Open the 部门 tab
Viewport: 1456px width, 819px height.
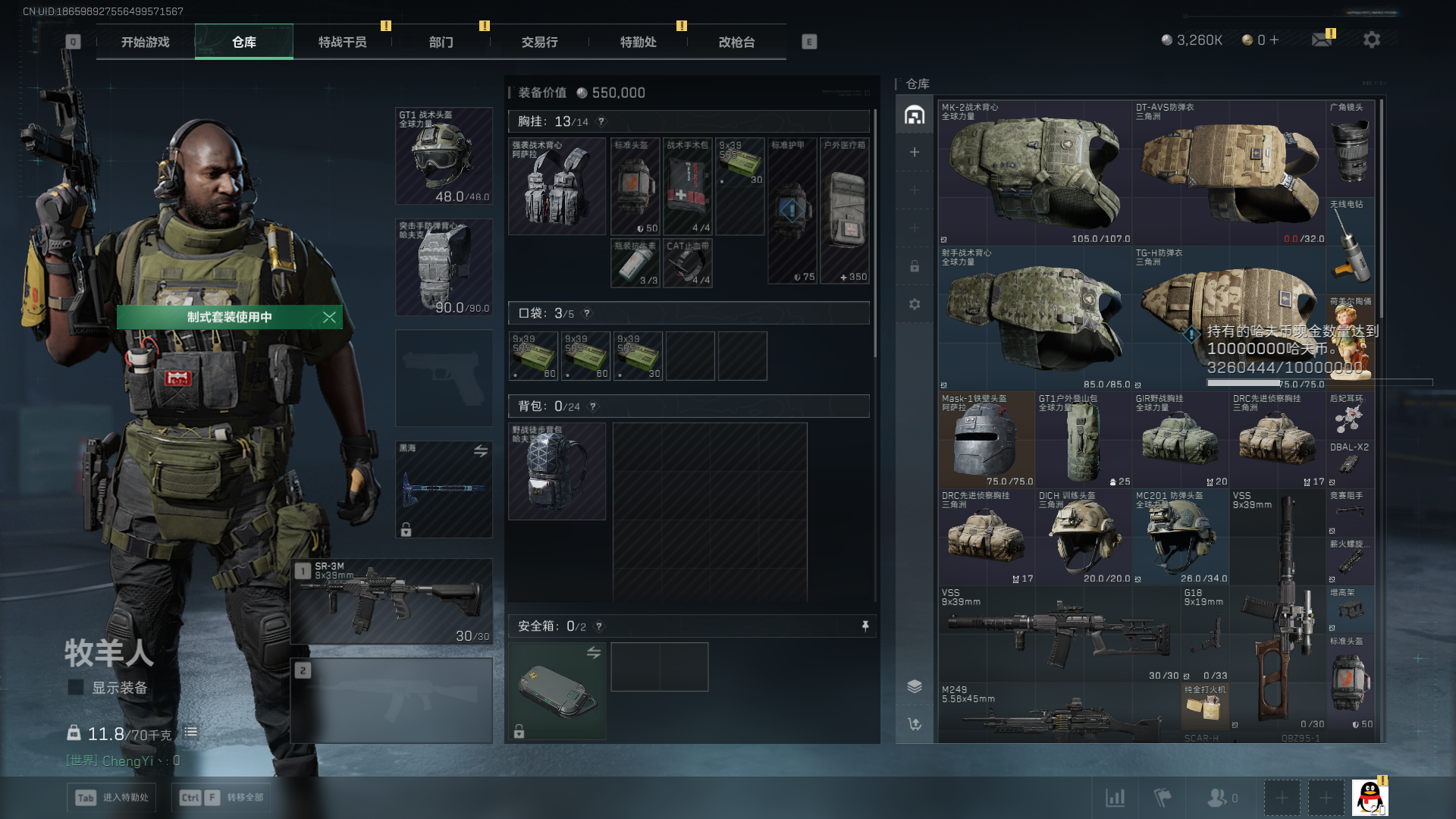pos(441,42)
